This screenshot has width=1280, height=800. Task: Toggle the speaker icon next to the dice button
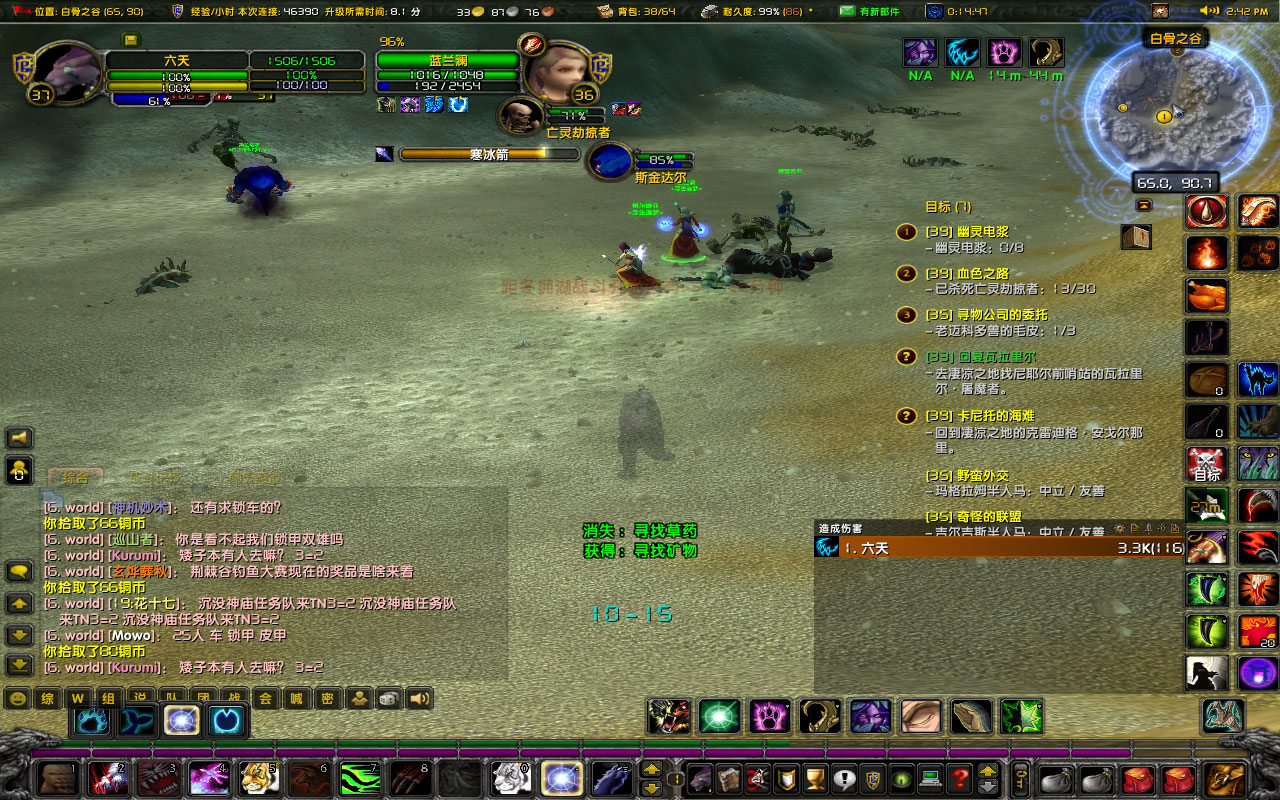click(x=418, y=698)
